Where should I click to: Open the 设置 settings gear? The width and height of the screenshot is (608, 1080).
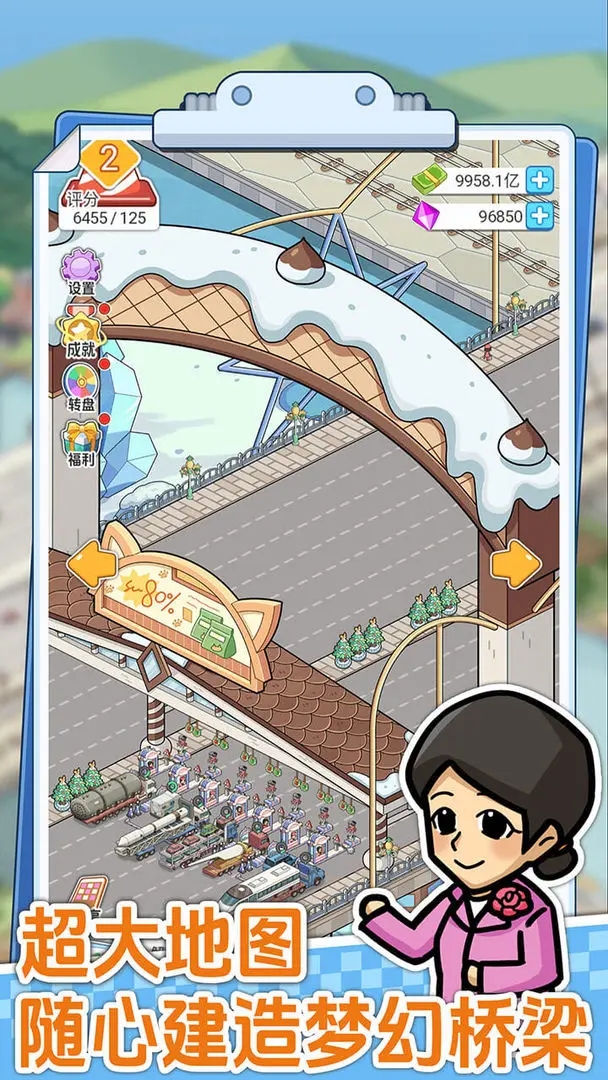point(81,270)
